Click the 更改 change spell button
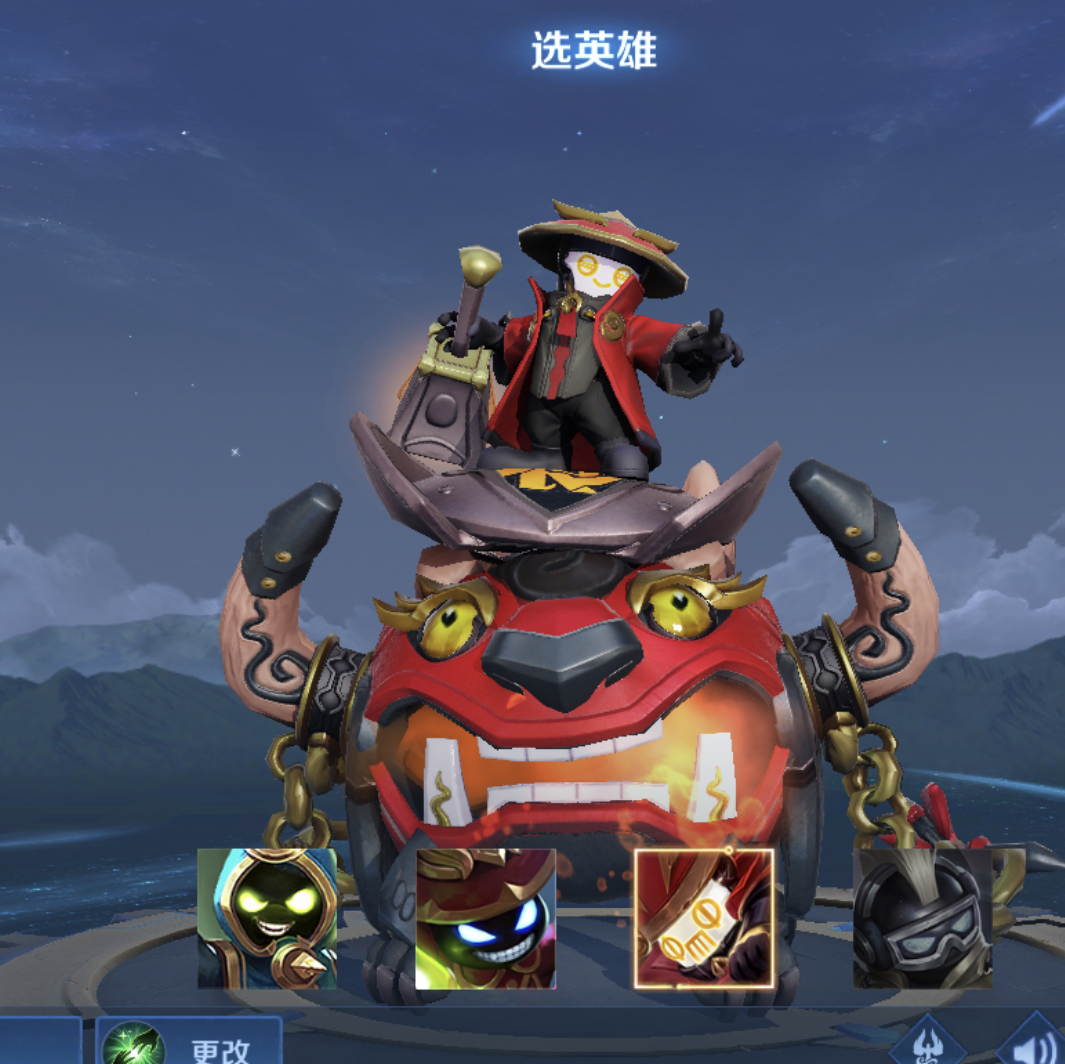The height and width of the screenshot is (1064, 1065). 190,1045
